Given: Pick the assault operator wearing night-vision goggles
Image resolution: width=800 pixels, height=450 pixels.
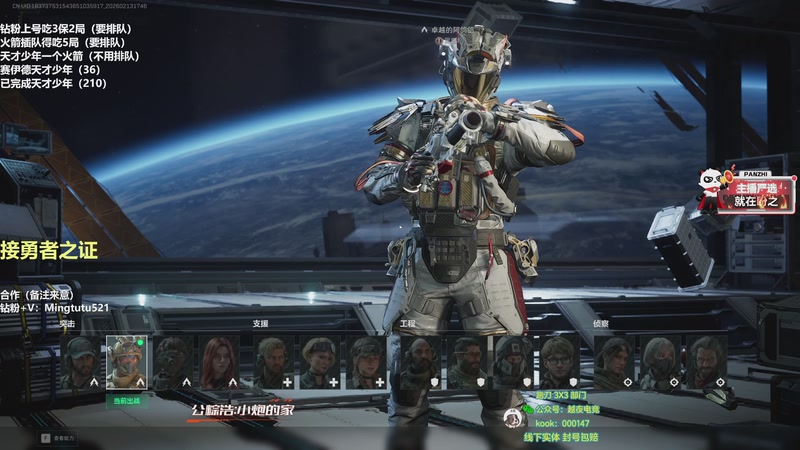Looking at the screenshot, I should 174,361.
